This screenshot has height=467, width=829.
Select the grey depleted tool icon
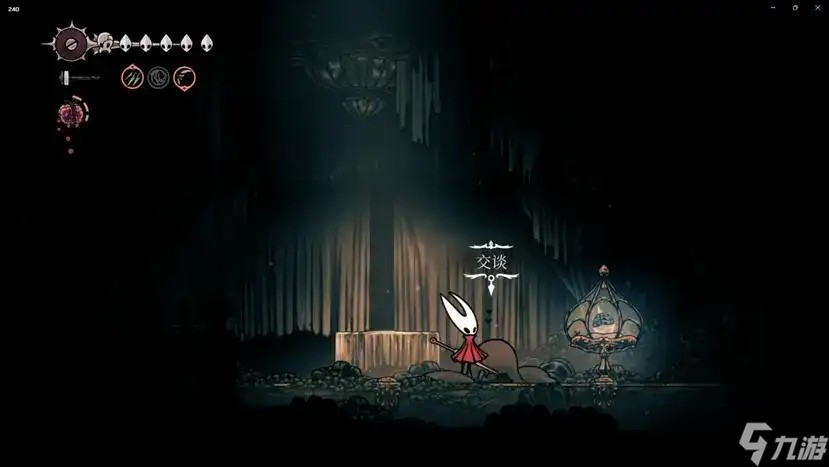pyautogui.click(x=158, y=77)
